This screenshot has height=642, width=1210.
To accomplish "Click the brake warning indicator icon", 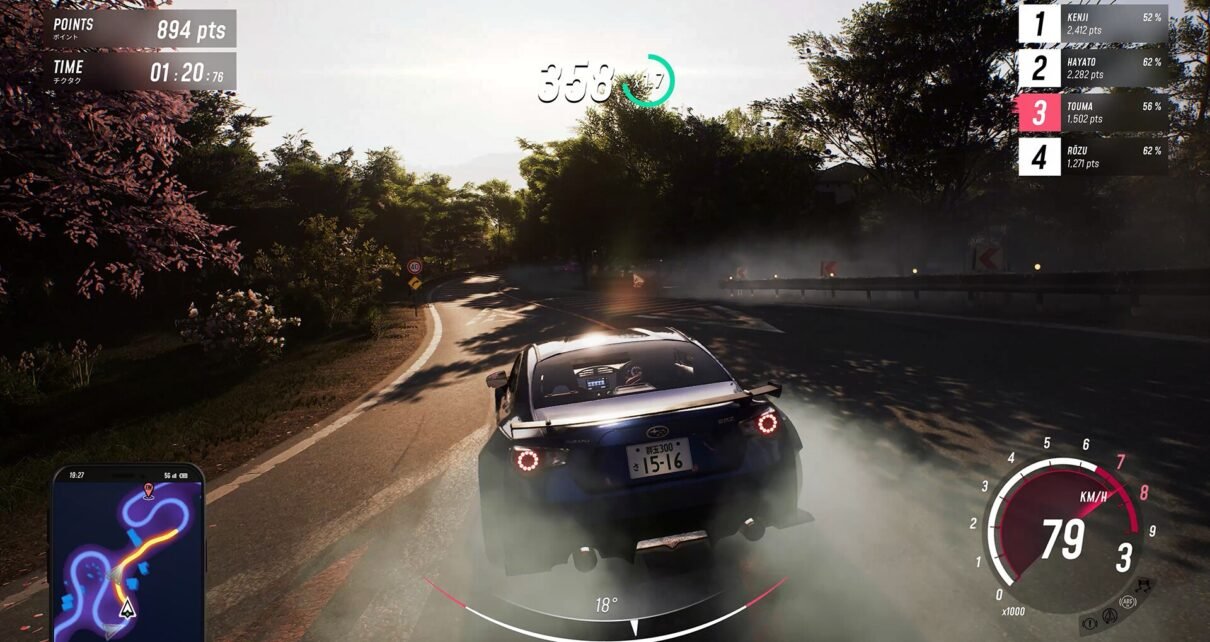I will [x=1088, y=623].
